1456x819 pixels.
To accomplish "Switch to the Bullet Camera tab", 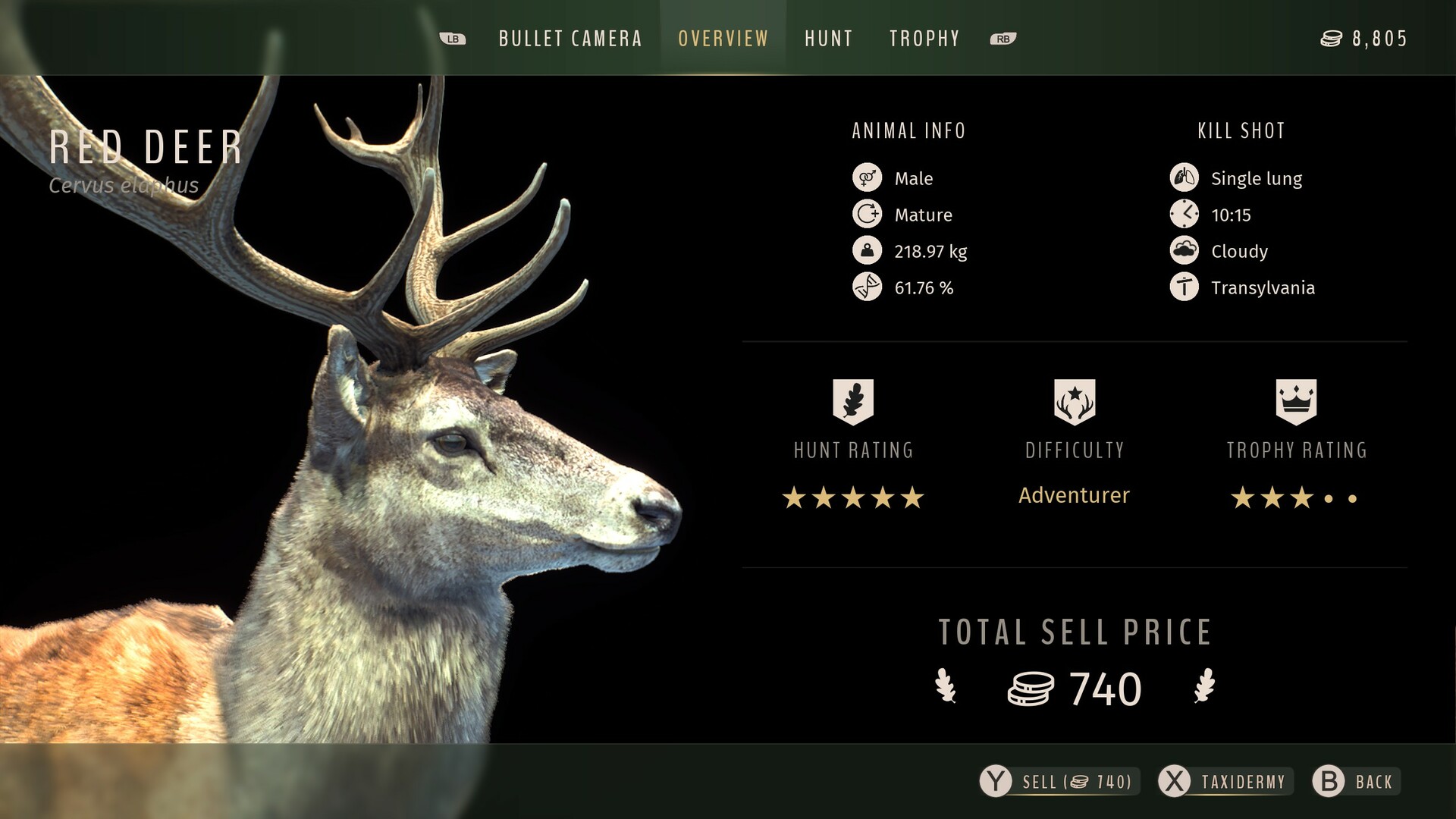I will click(x=570, y=39).
